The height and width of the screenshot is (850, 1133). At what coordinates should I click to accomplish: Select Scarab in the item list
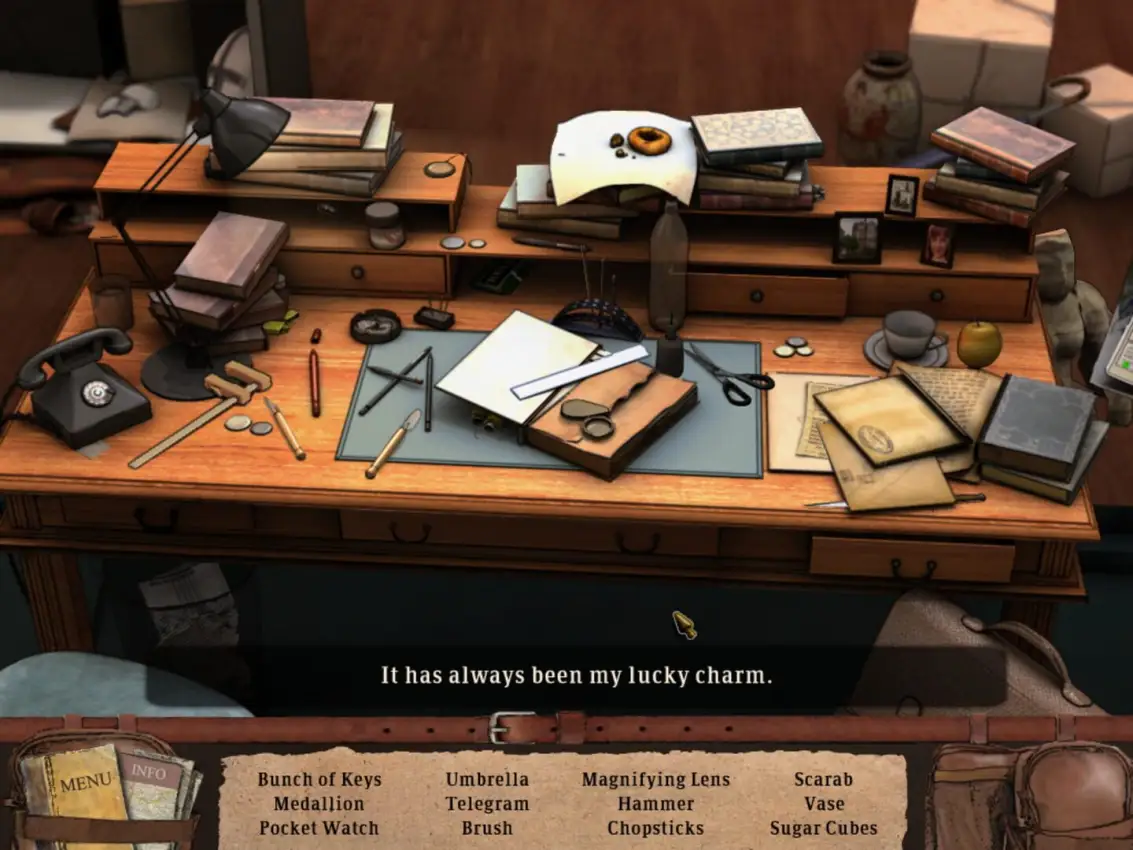point(823,780)
